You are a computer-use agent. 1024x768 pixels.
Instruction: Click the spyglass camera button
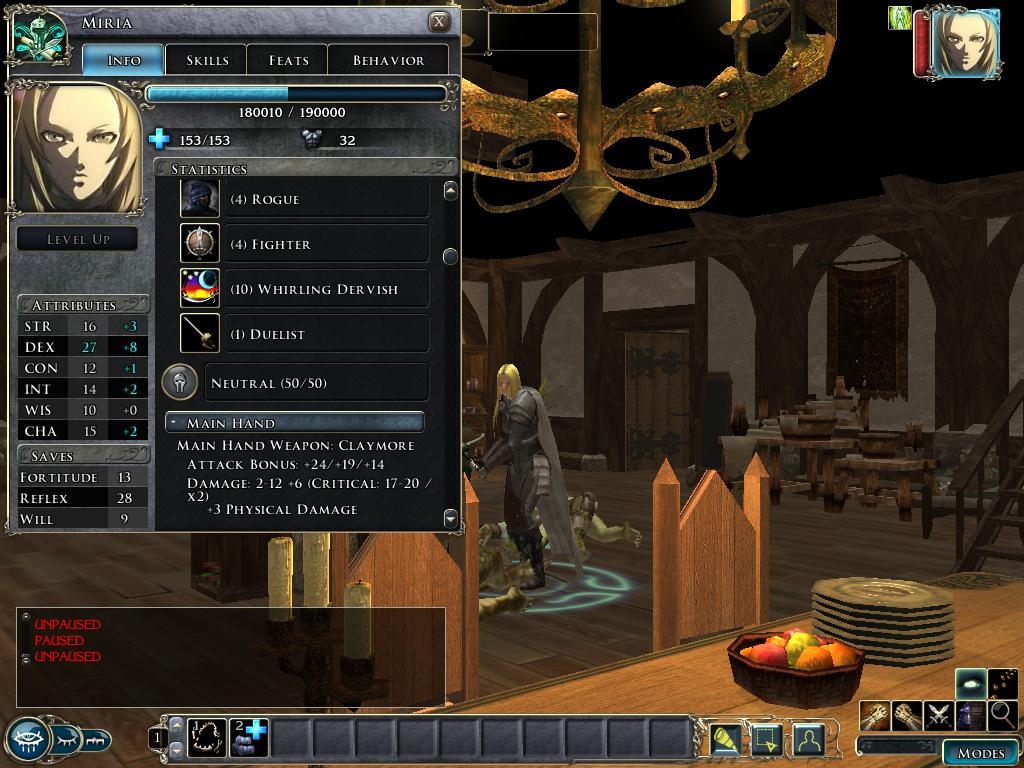click(x=724, y=739)
